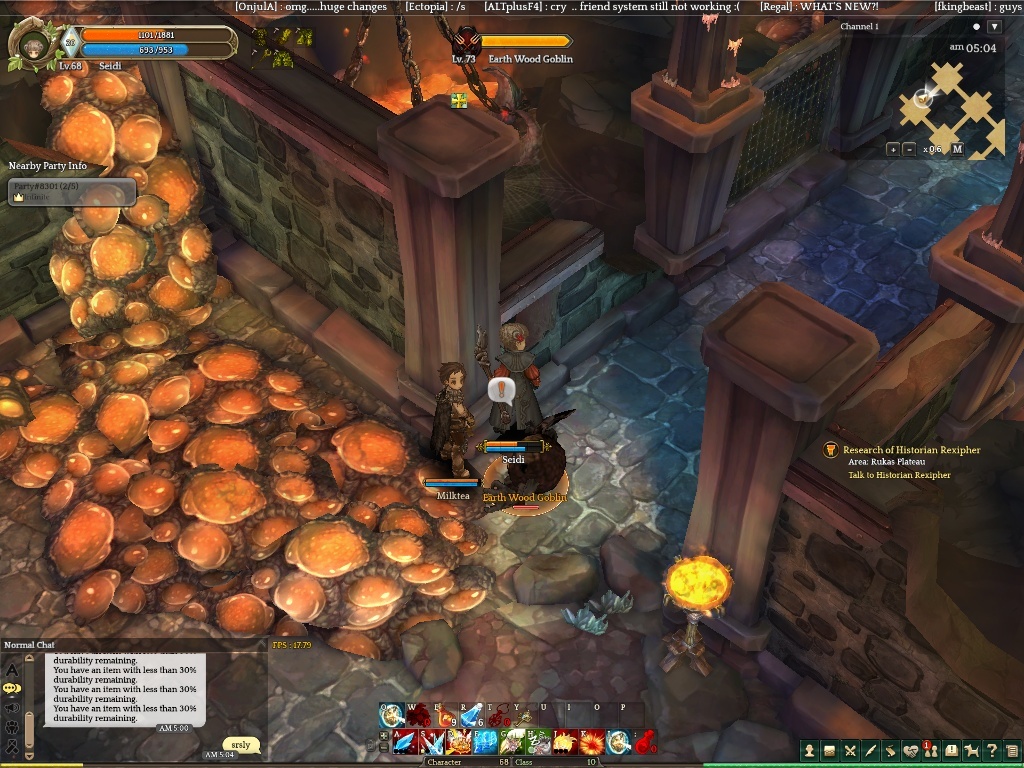Select the Research of Historian Rexipher quest
The width and height of the screenshot is (1024, 768).
[x=911, y=450]
